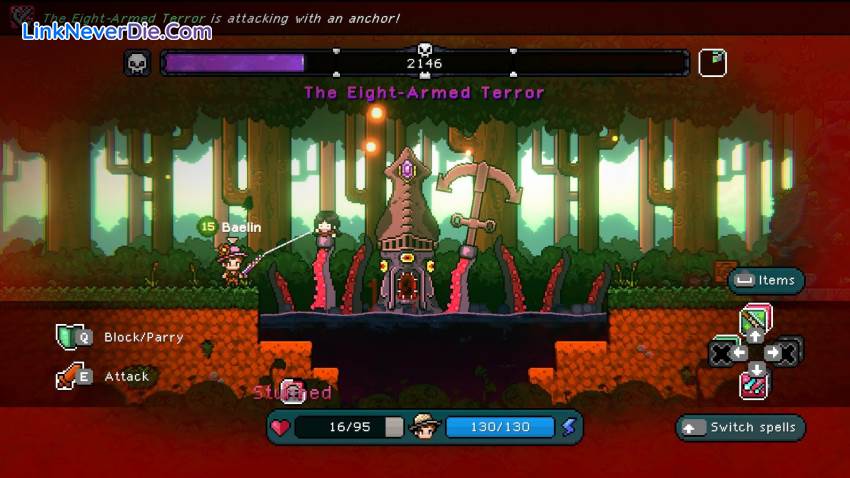The width and height of the screenshot is (850, 478).
Task: Cast the pink spell in the bottom slot
Action: 755,384
